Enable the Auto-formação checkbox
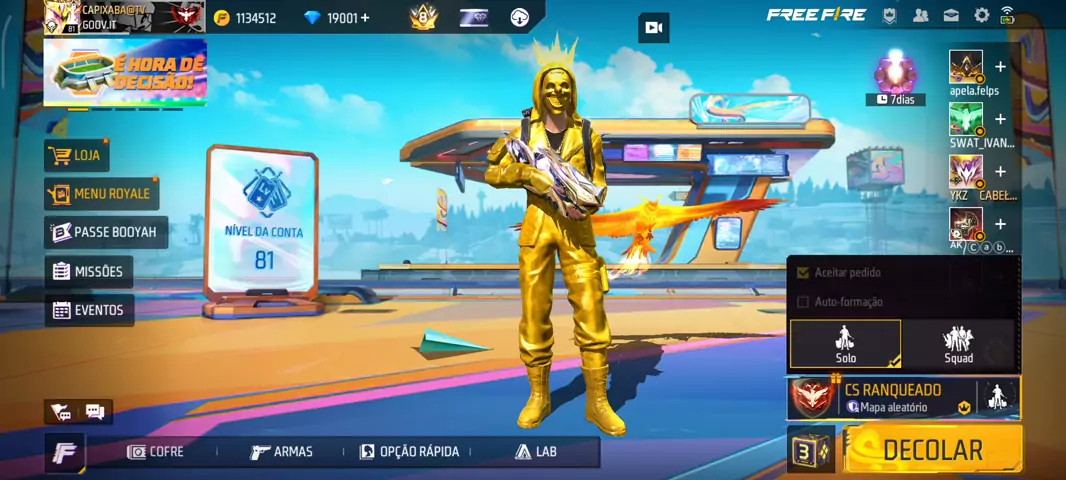 coord(802,302)
